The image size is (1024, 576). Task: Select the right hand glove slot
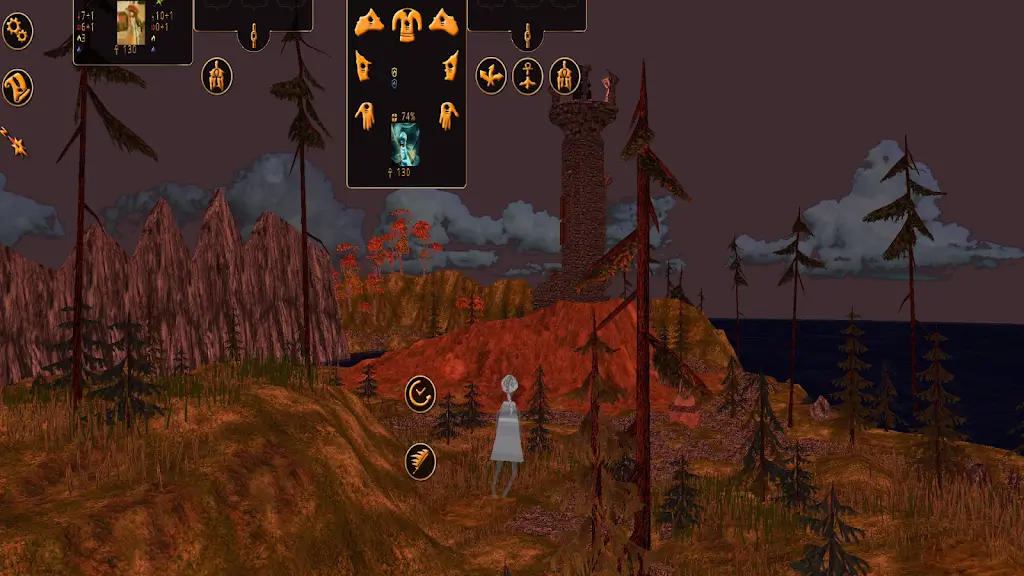click(448, 115)
